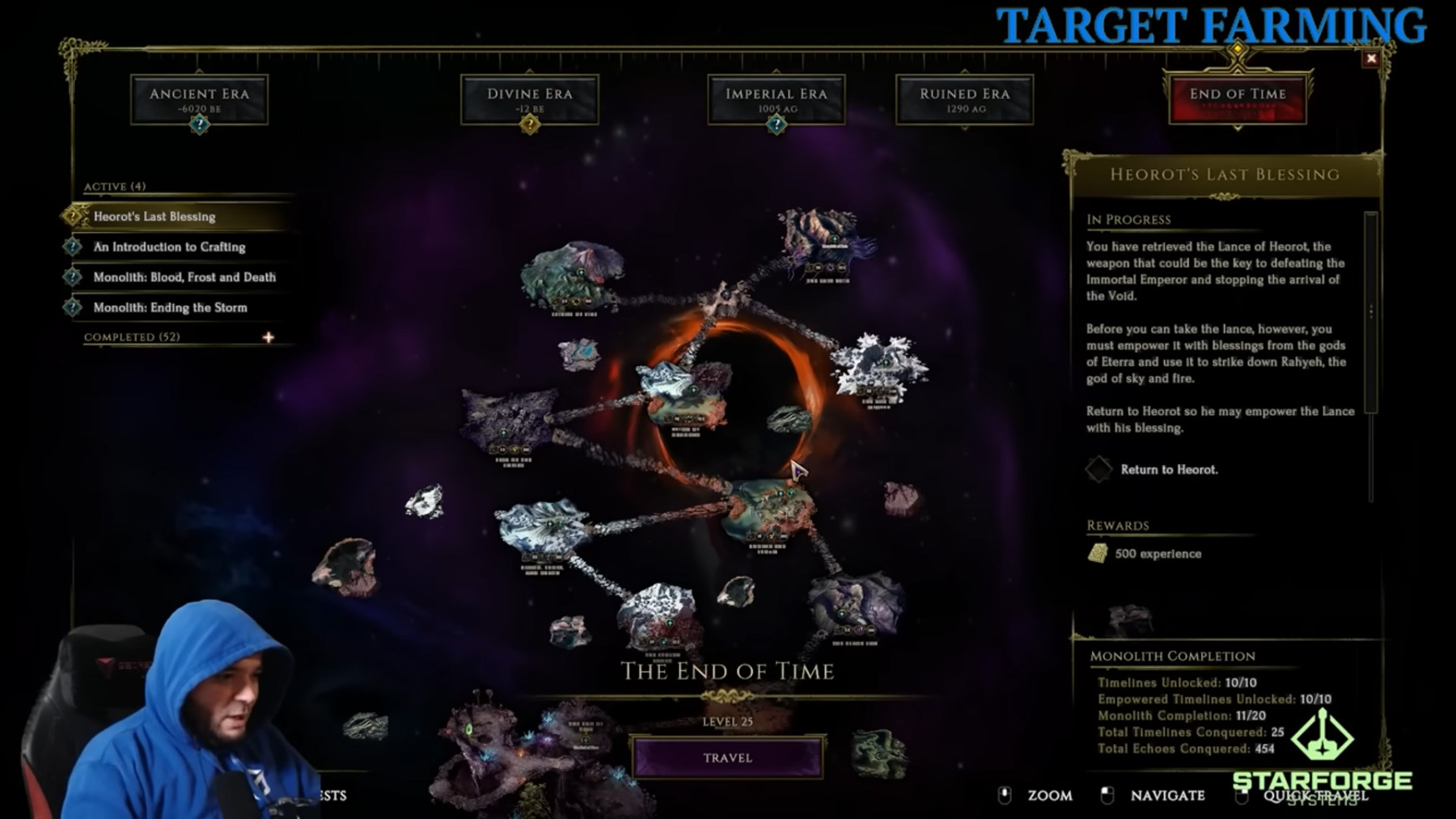Close the map window with X
The width and height of the screenshot is (1456, 819).
click(x=1370, y=58)
